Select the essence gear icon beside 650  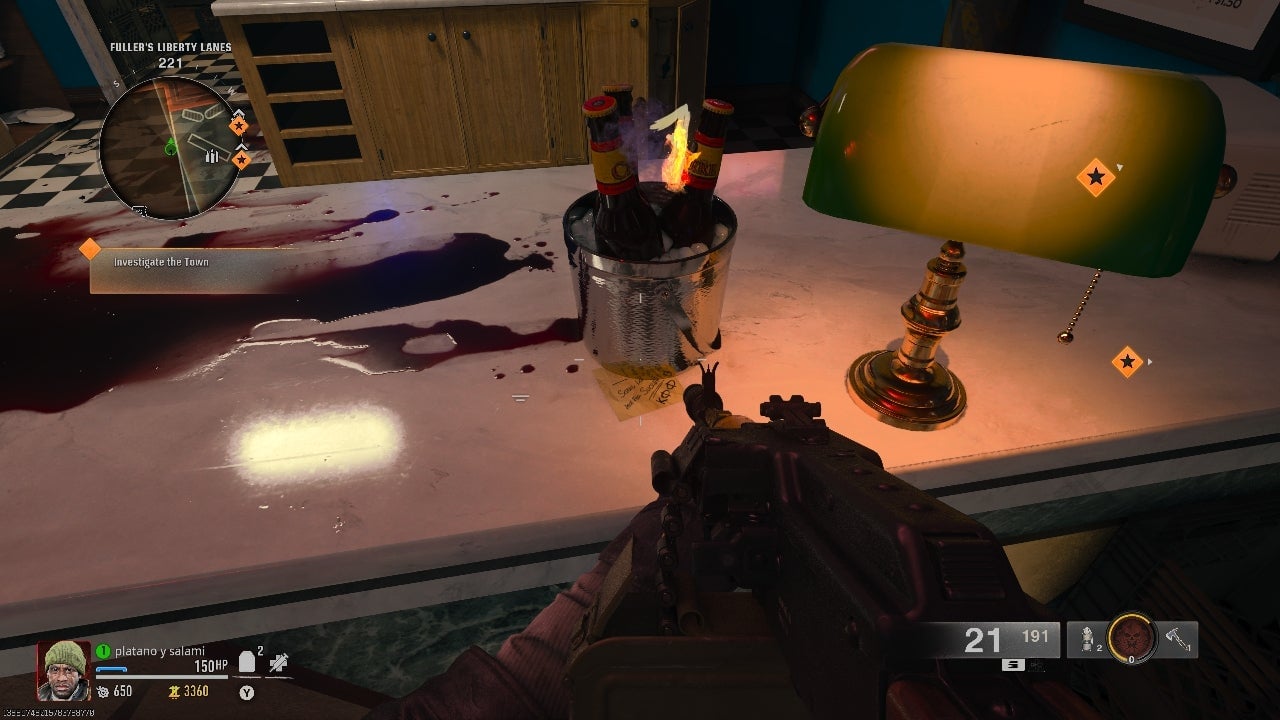click(104, 692)
